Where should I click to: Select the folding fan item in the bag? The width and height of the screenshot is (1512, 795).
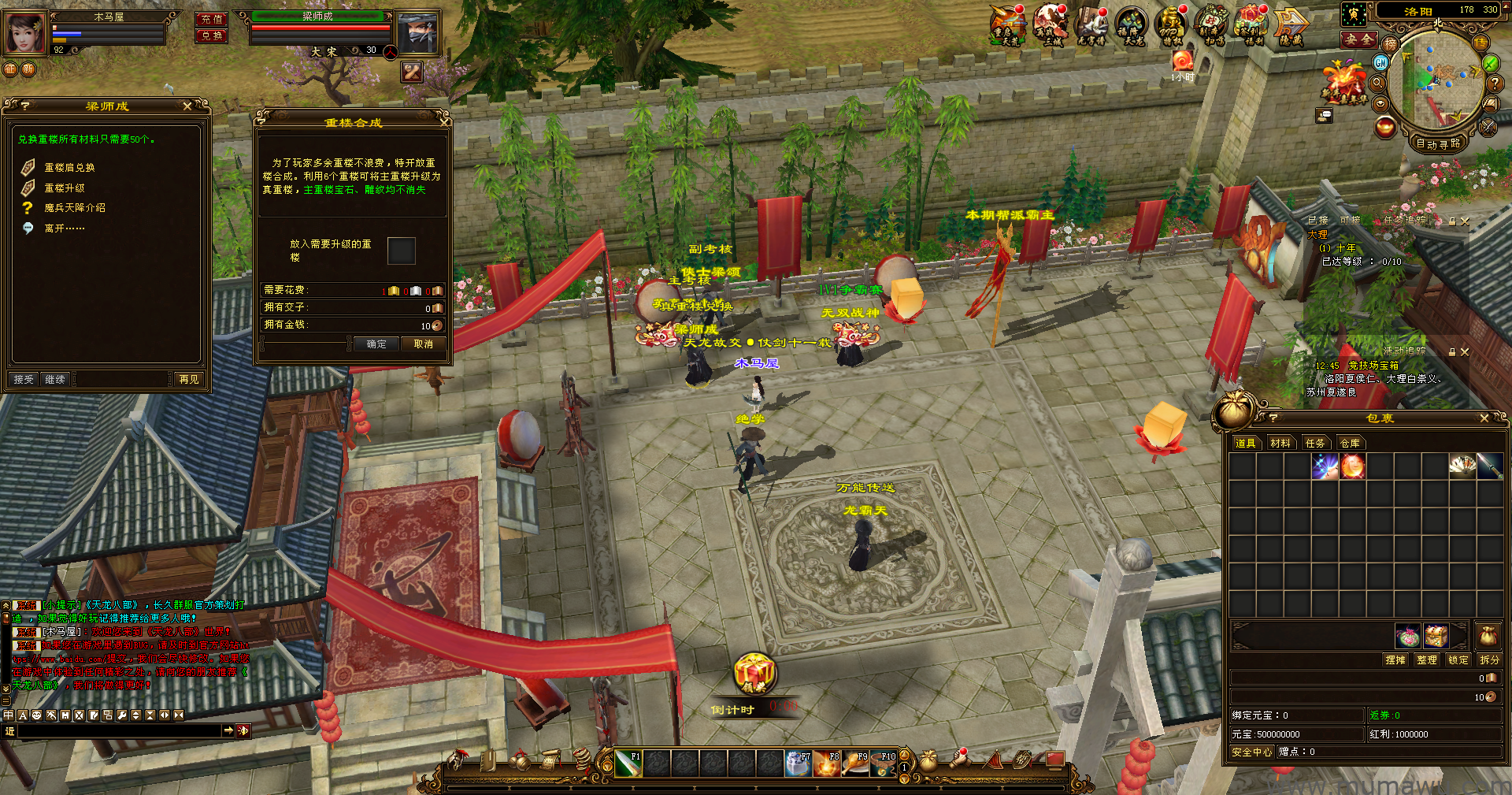point(1462,466)
